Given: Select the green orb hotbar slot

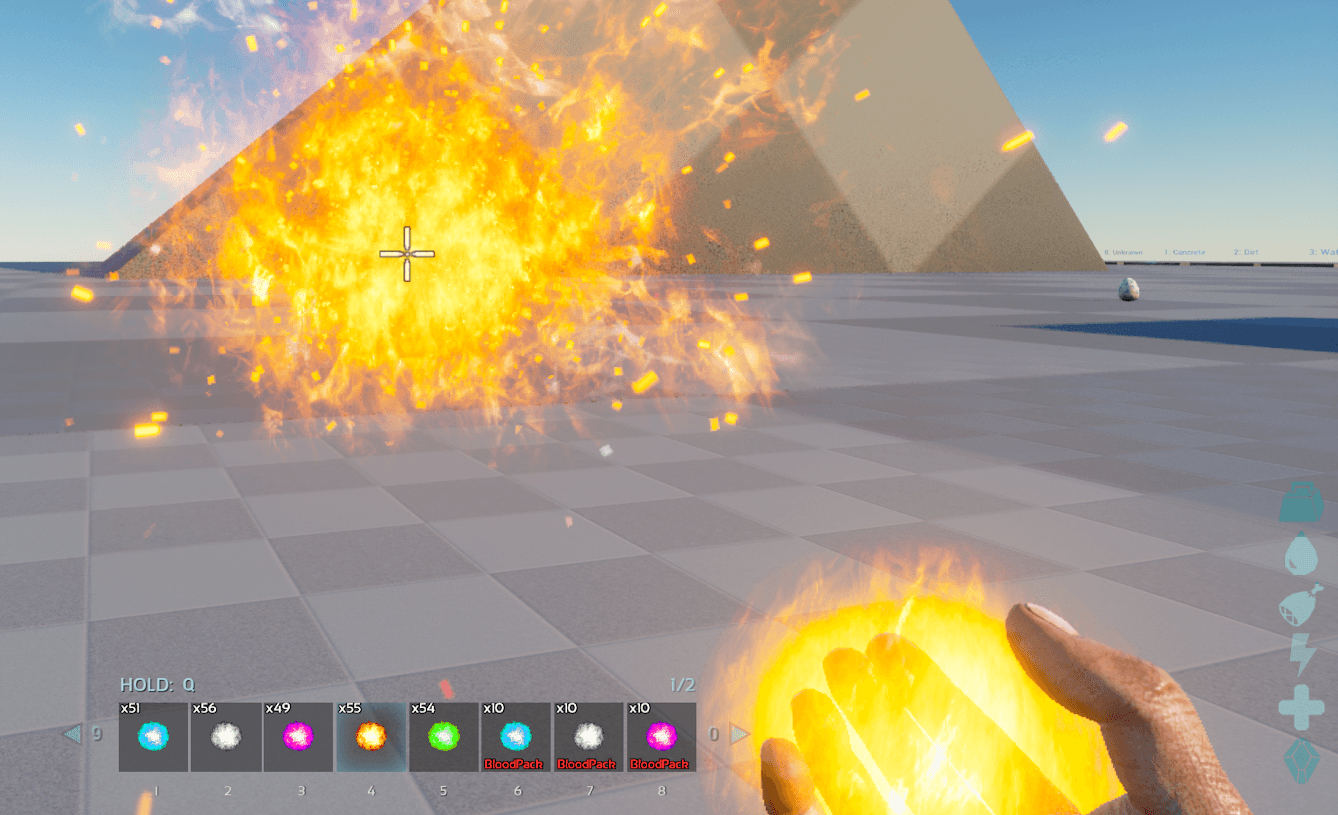Looking at the screenshot, I should coord(444,737).
